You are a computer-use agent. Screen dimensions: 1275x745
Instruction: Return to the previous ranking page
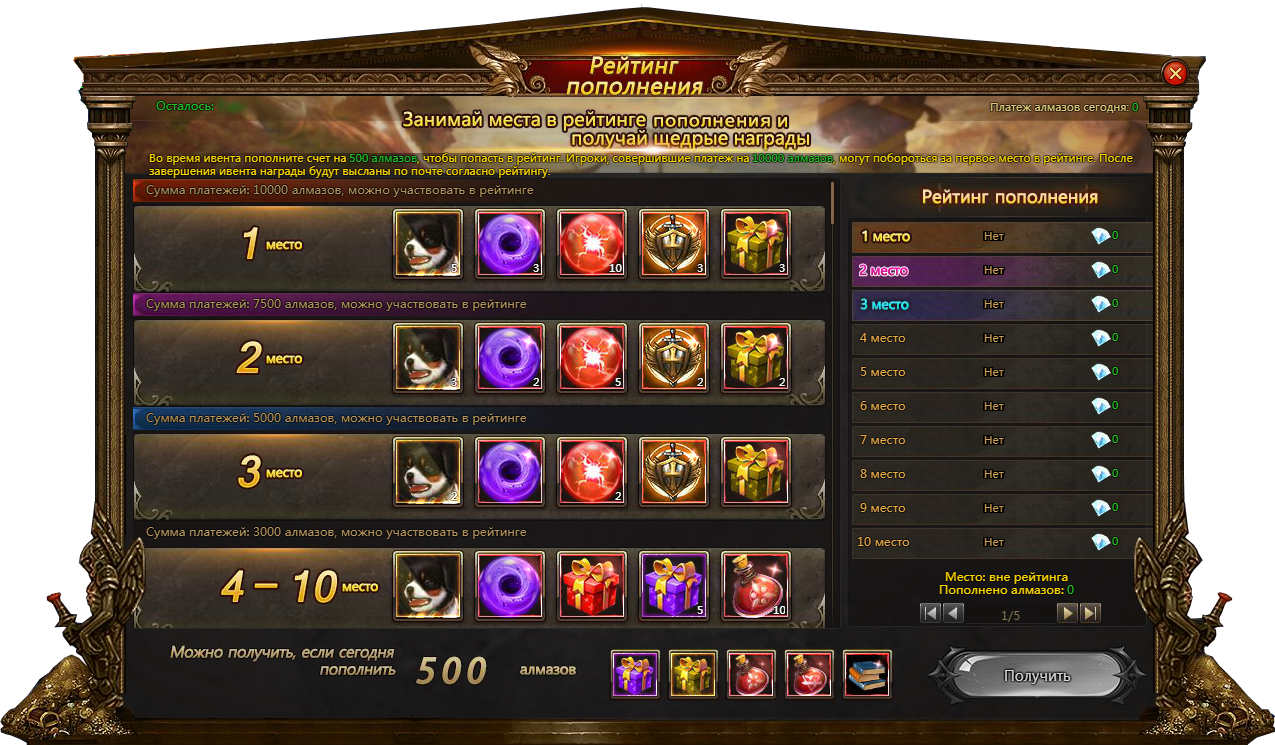coord(953,613)
